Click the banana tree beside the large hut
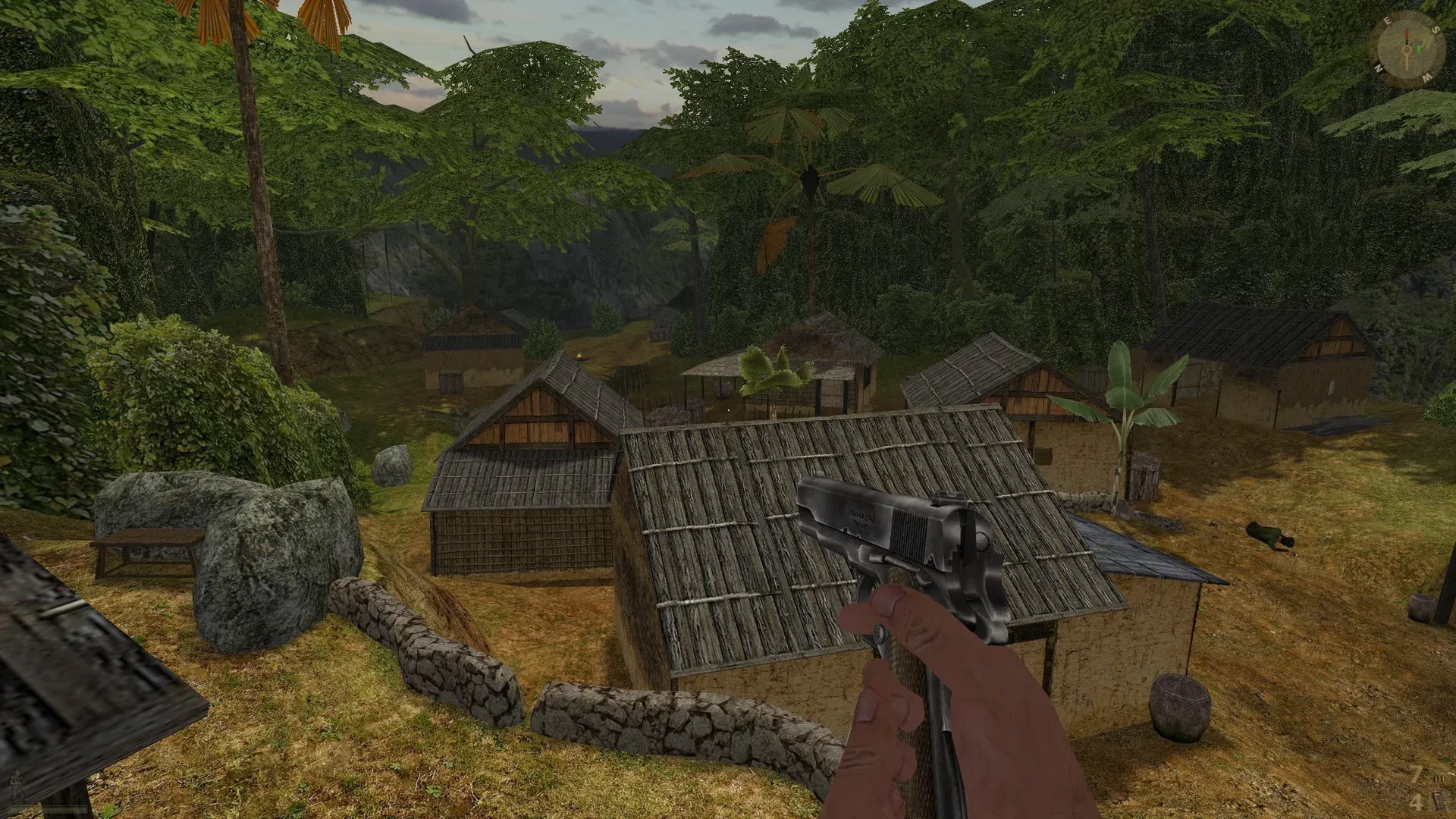This screenshot has height=819, width=1456. pos(1122,409)
